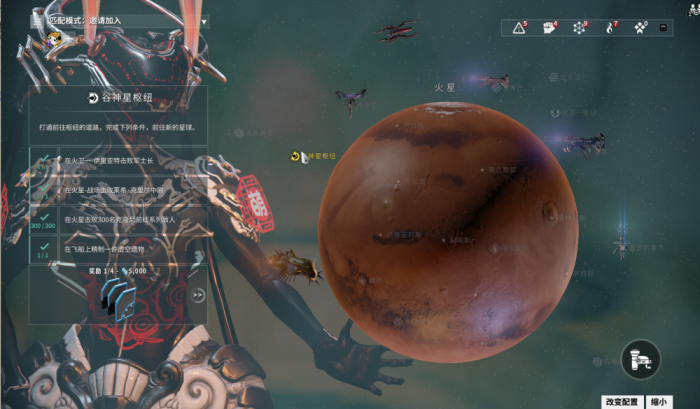Click the arrow button beside the reward cards
Viewport: 700px width, 409px height.
click(198, 295)
